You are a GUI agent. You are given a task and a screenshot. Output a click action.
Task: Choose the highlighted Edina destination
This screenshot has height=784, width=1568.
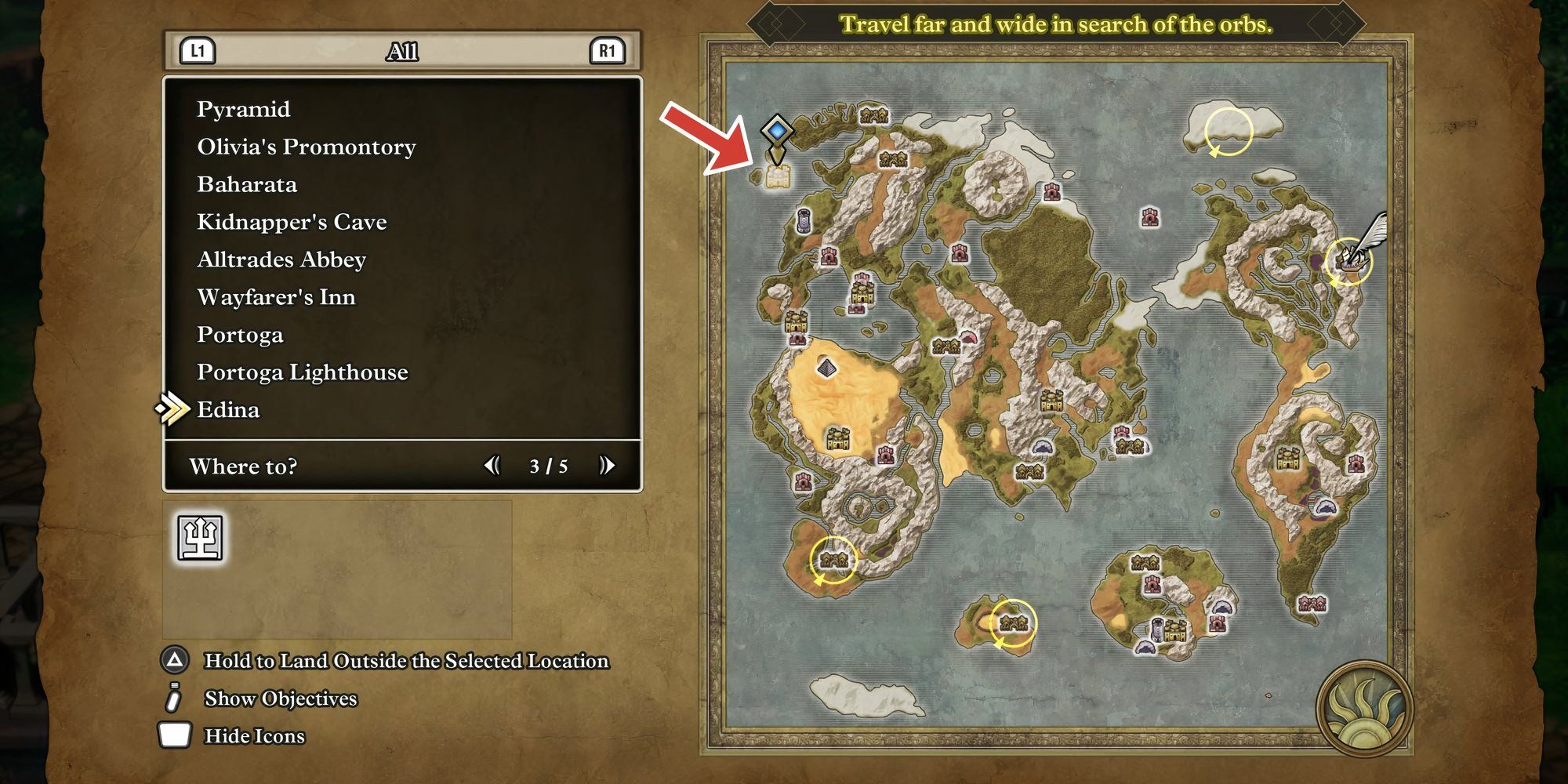(228, 410)
